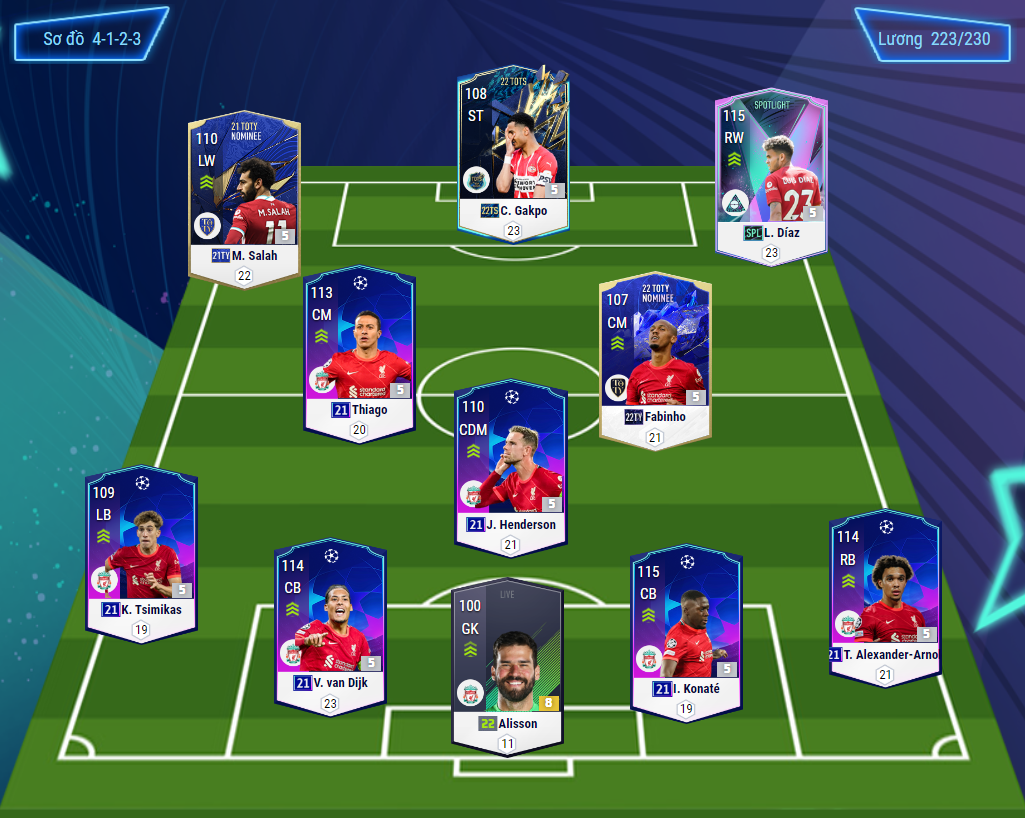This screenshot has height=818, width=1025.
Task: Select the T. Alexander-Arnold RB card
Action: click(885, 593)
